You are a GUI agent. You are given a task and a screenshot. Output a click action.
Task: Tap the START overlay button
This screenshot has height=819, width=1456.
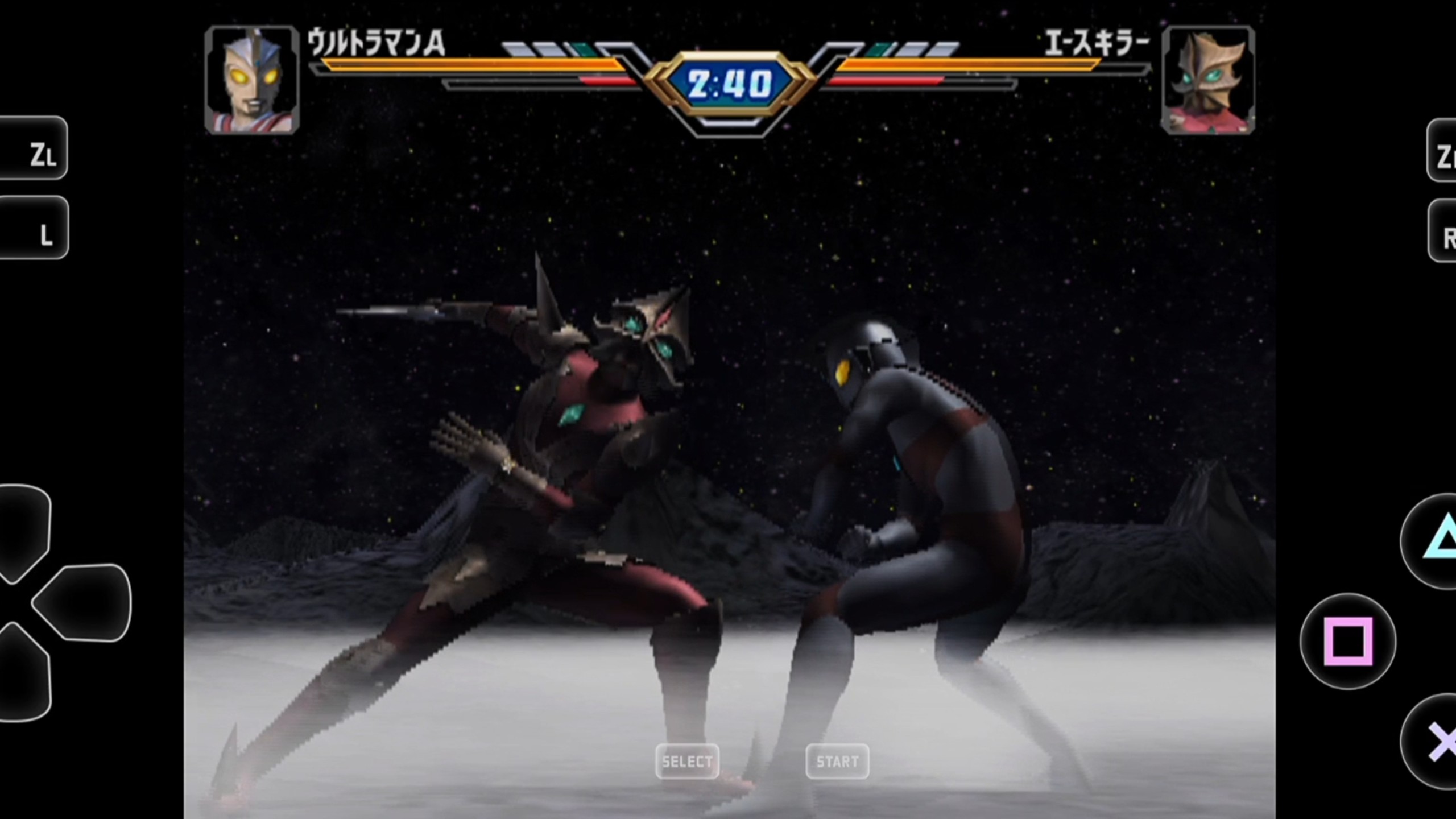837,761
